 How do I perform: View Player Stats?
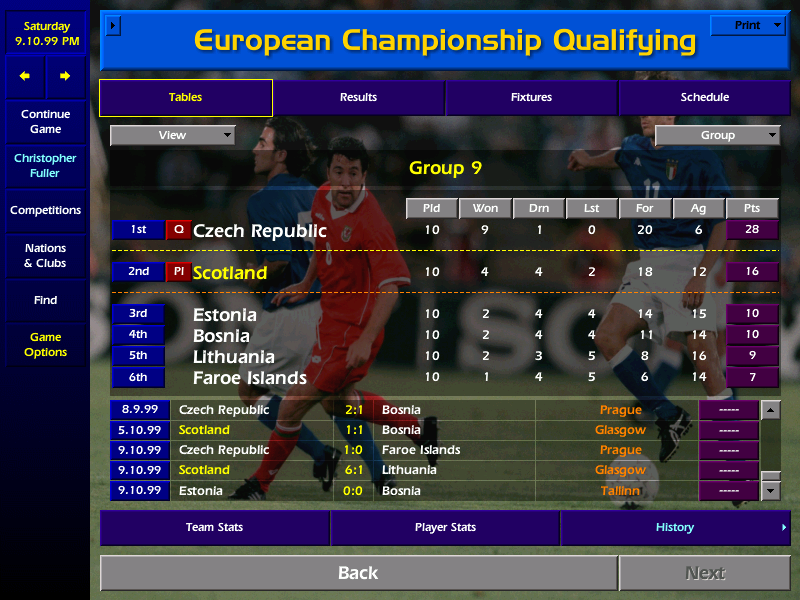pyautogui.click(x=445, y=527)
